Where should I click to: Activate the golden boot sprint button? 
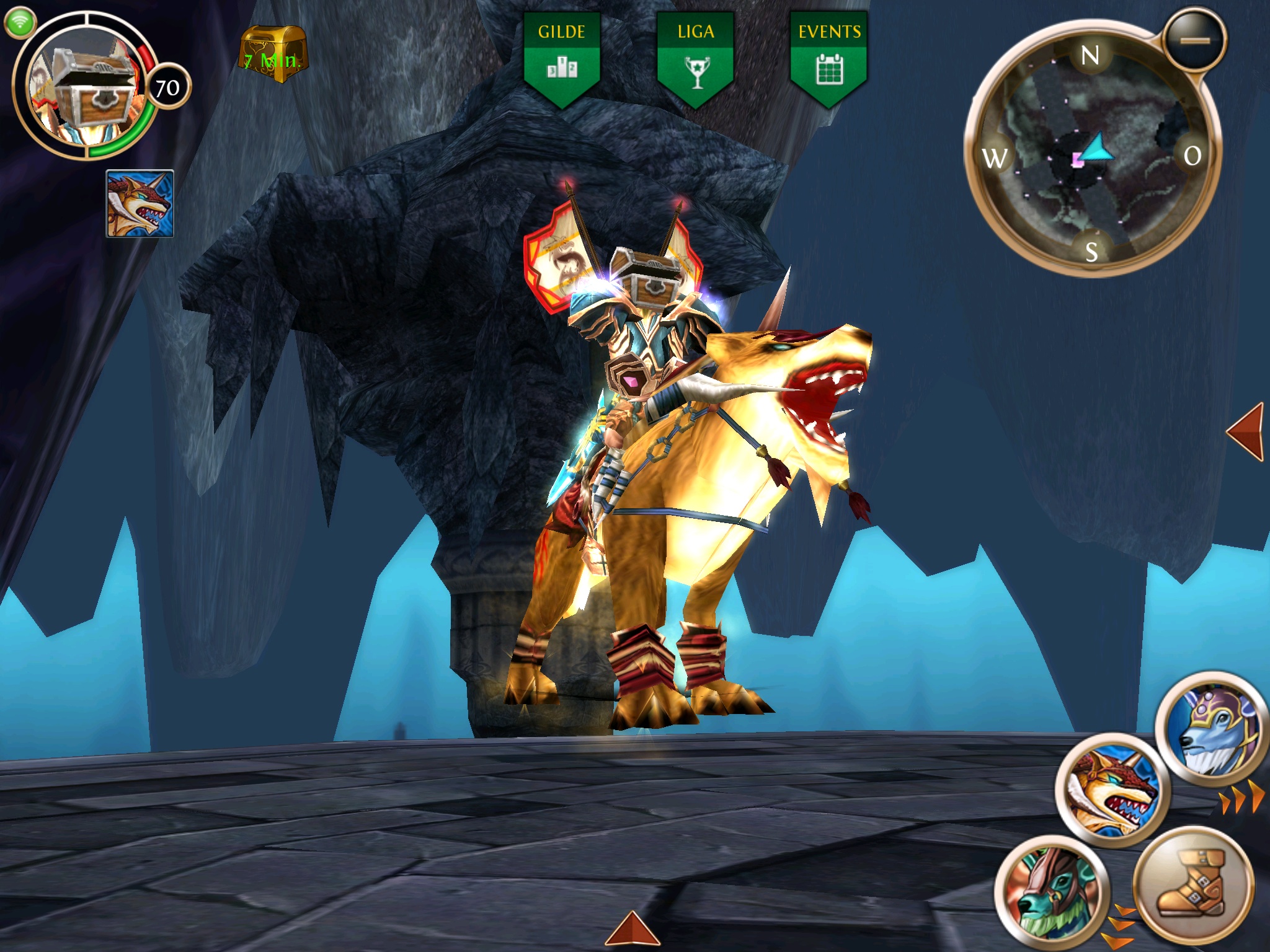coord(1193,884)
